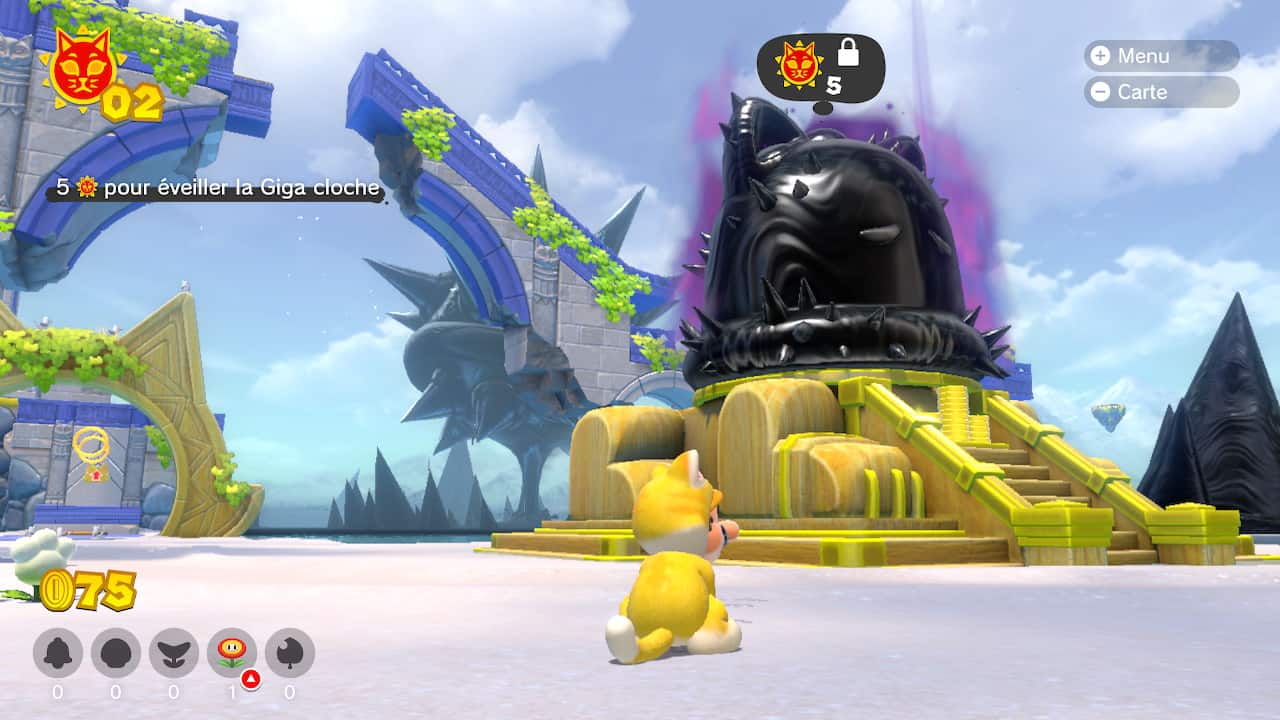1280x720 pixels.
Task: Open the Menu button
Action: click(1160, 56)
